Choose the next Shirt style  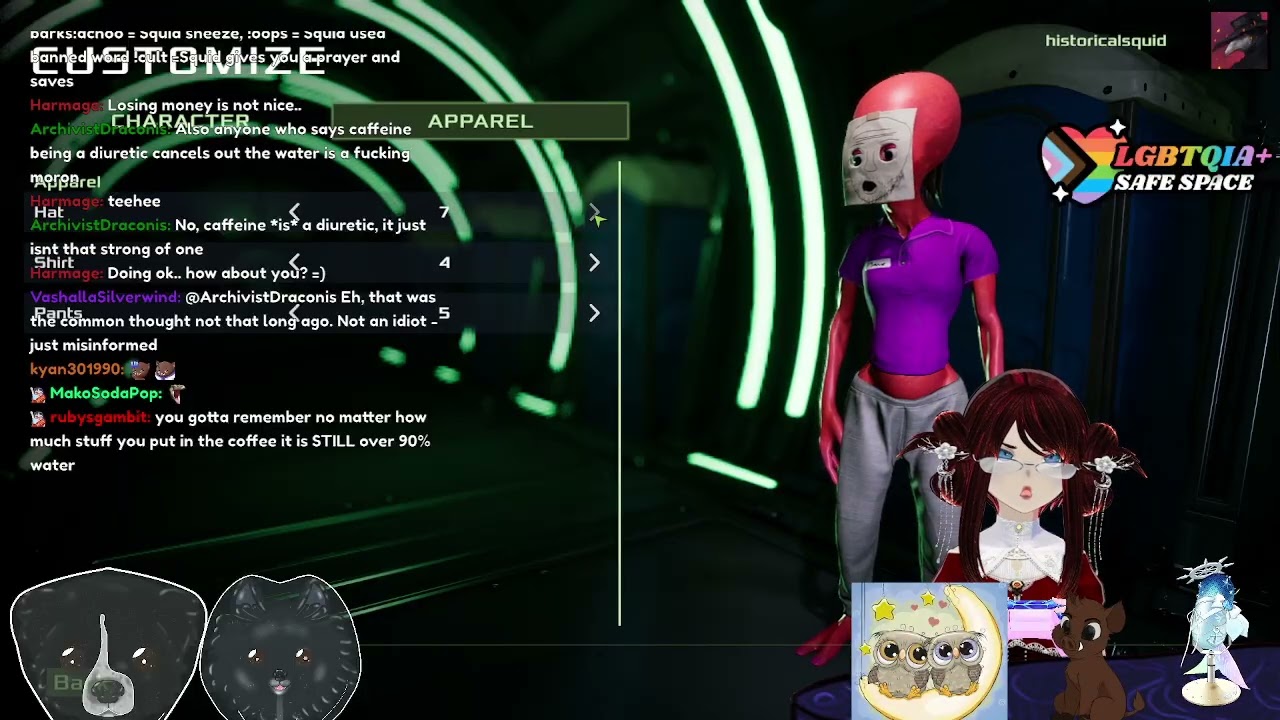coord(594,262)
